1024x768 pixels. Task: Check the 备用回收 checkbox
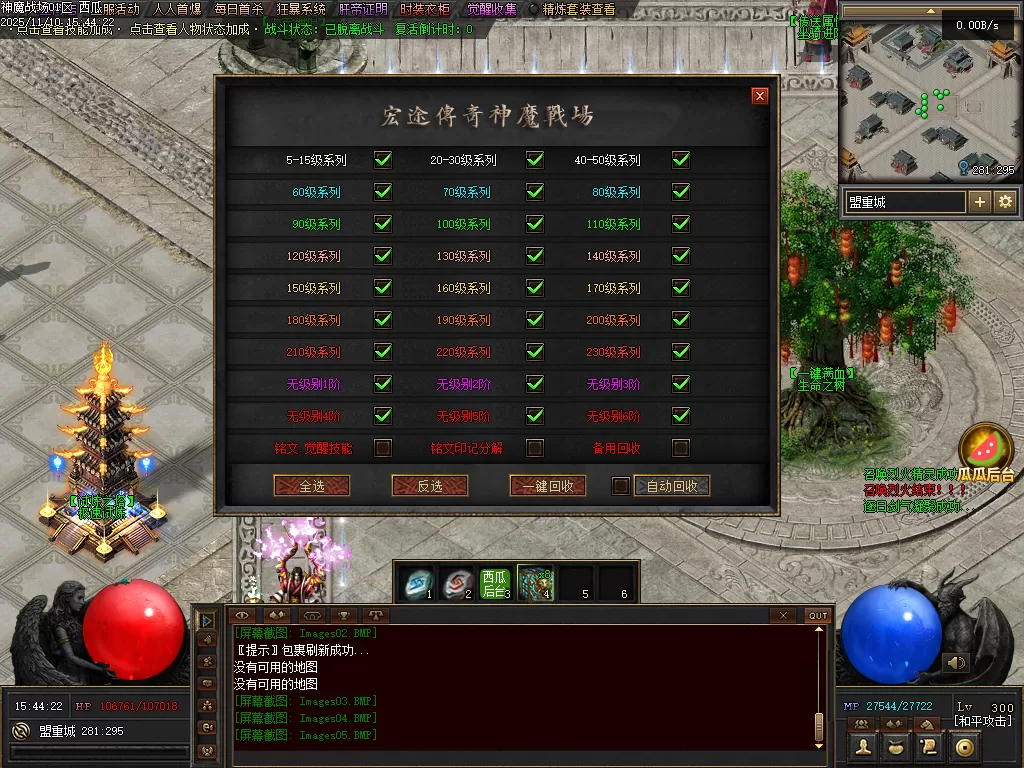681,448
